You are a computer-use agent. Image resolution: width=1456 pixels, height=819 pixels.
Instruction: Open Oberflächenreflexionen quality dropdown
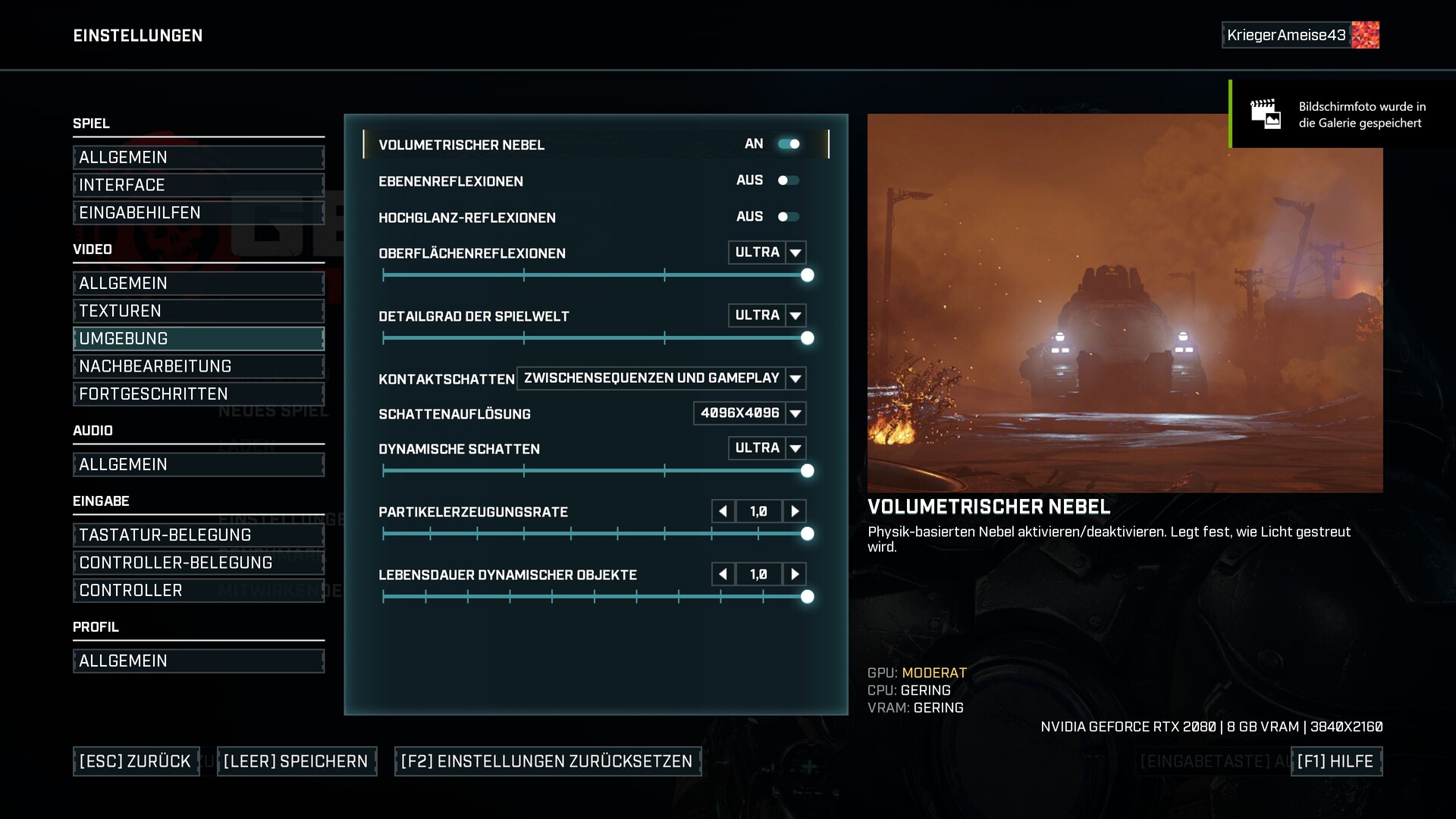click(795, 253)
